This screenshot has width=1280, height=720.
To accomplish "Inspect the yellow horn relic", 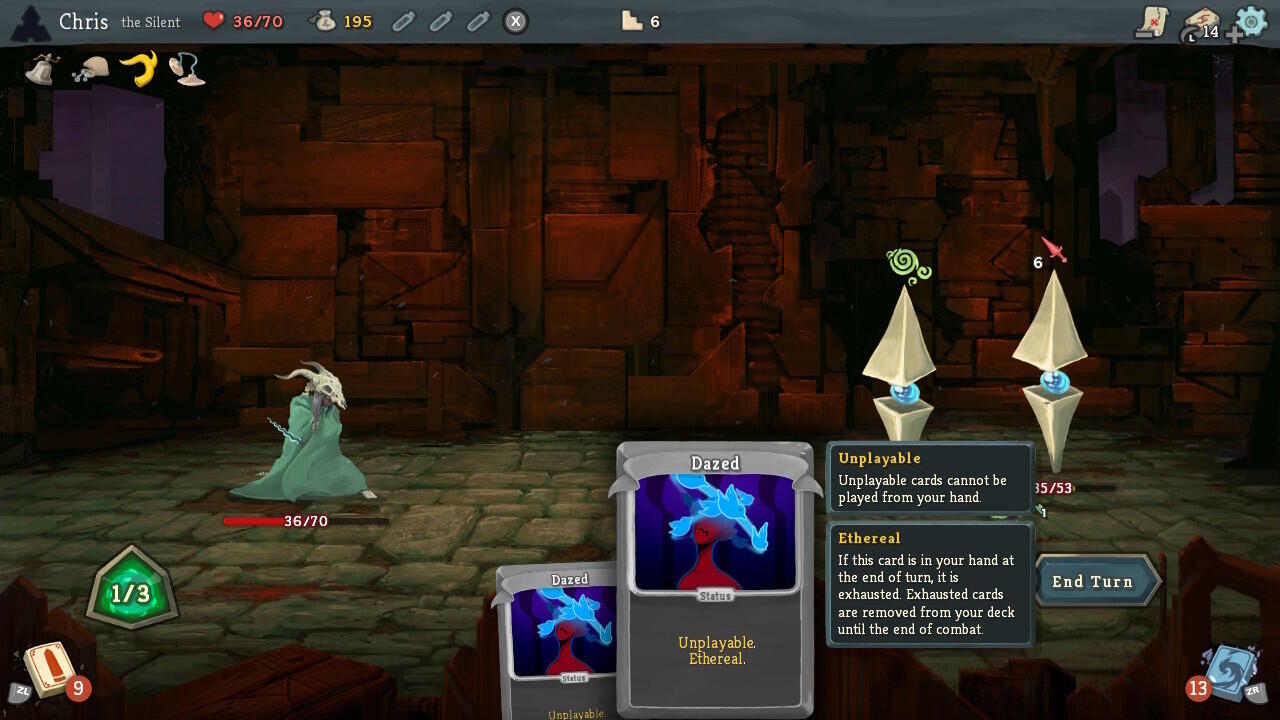I will [138, 68].
